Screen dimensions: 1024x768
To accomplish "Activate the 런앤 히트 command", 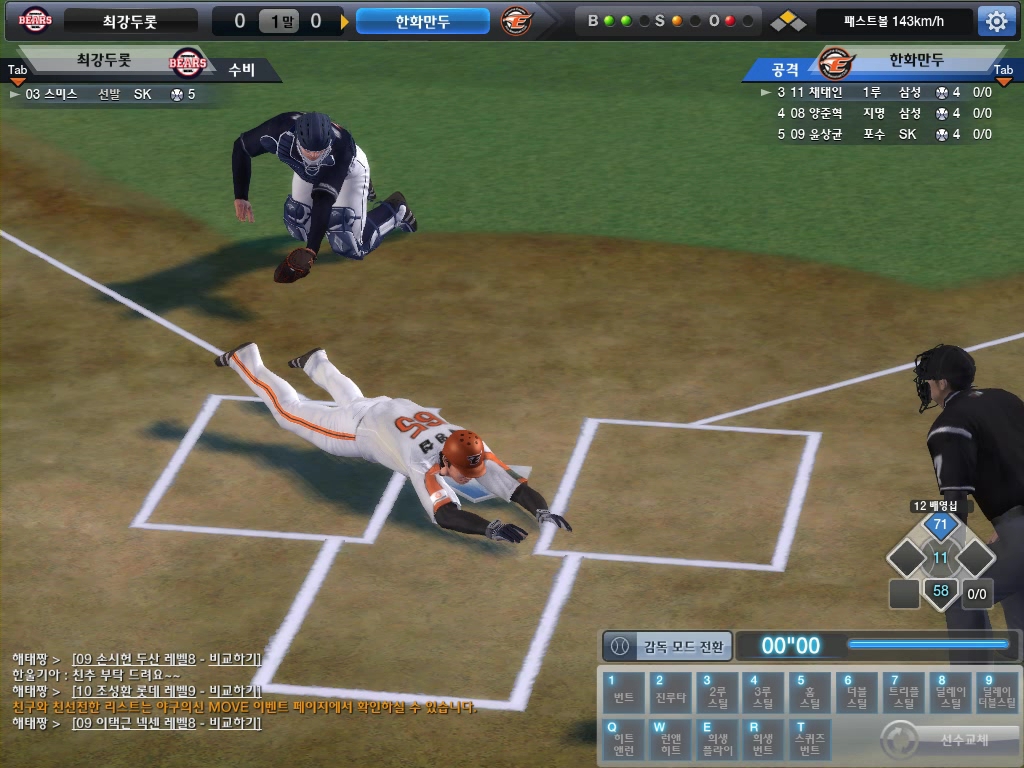I will pyautogui.click(x=670, y=739).
